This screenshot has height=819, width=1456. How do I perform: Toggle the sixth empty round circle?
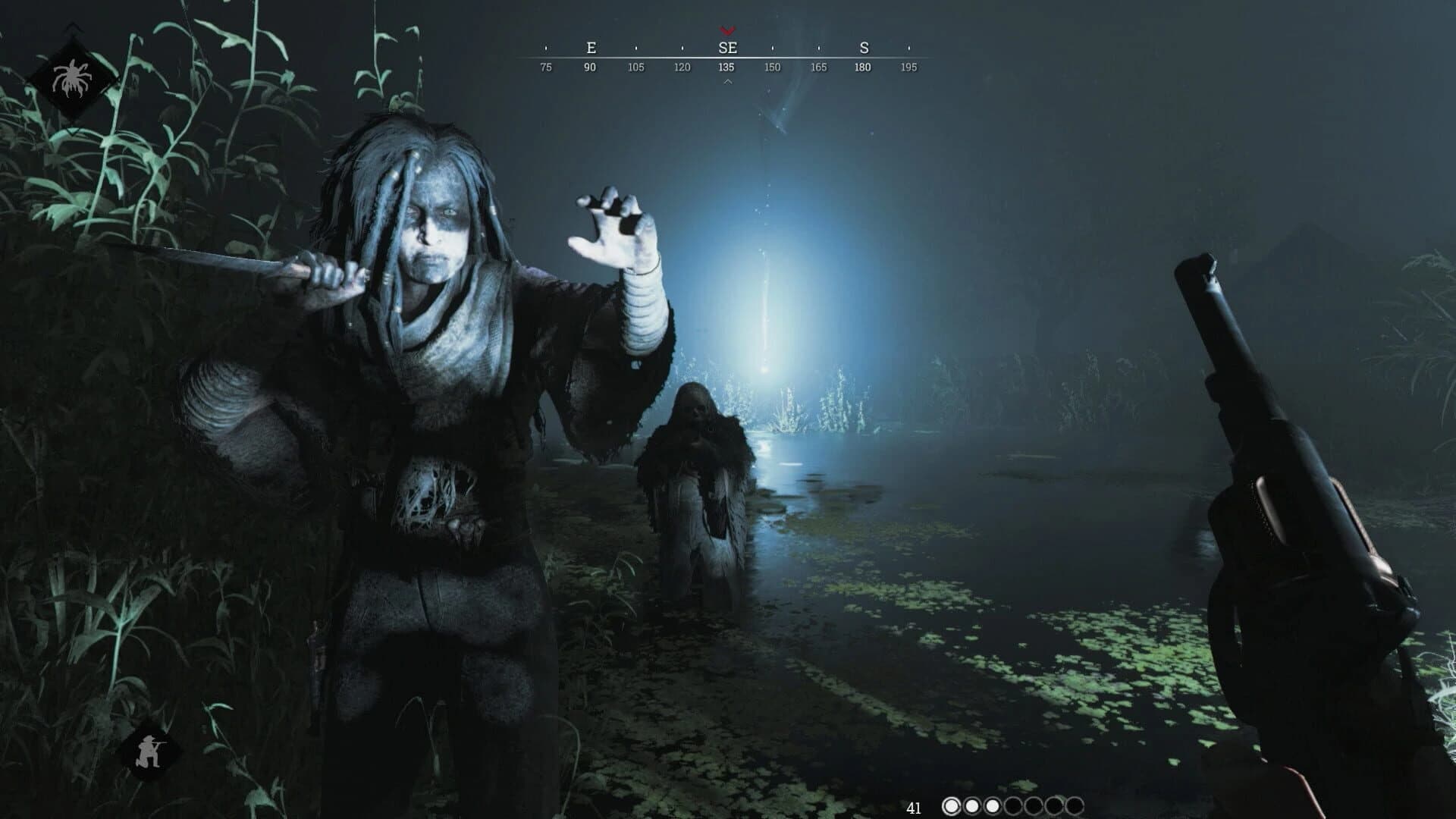pyautogui.click(x=1054, y=805)
